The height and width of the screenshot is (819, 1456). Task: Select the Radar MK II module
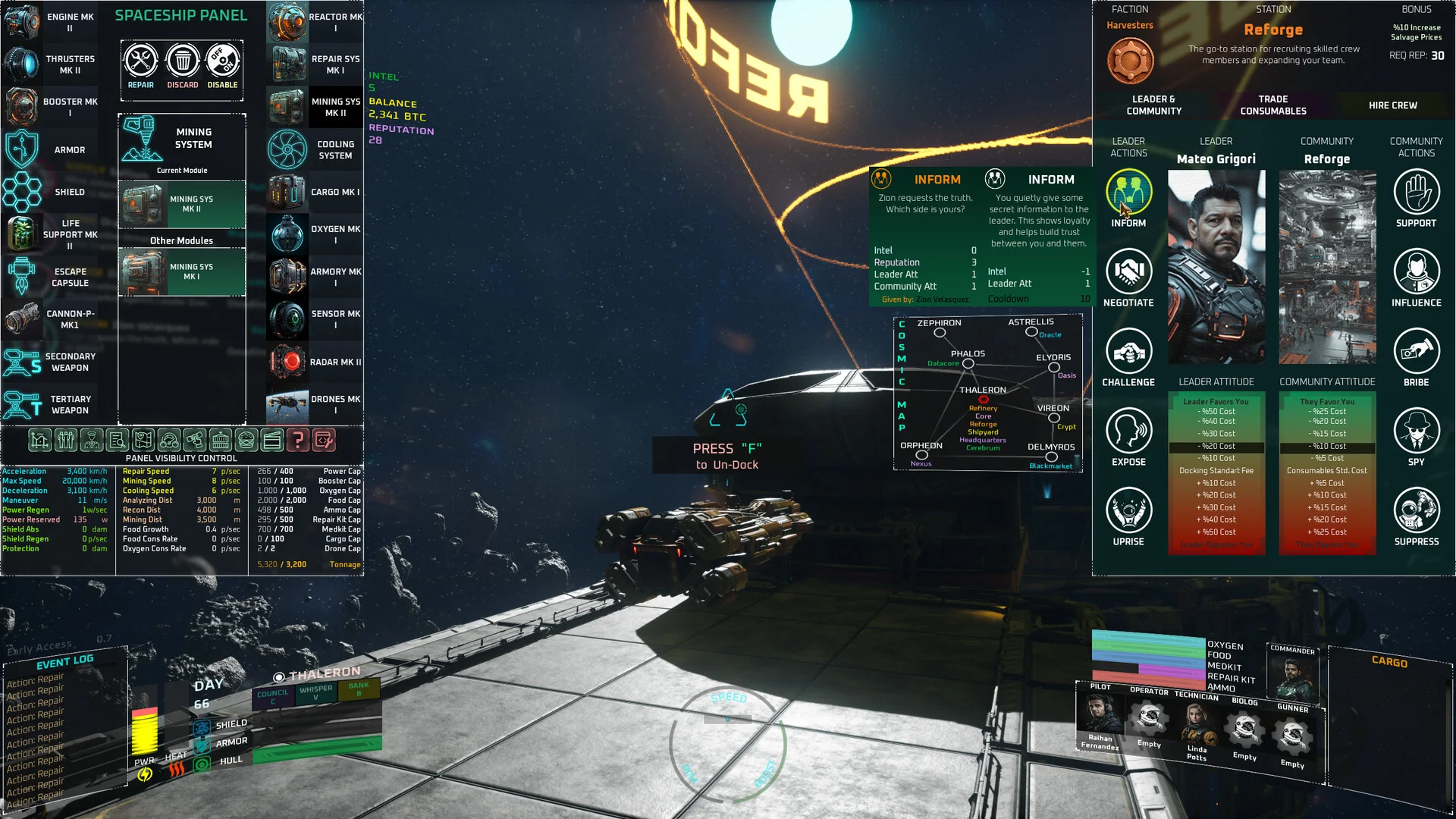tap(315, 362)
